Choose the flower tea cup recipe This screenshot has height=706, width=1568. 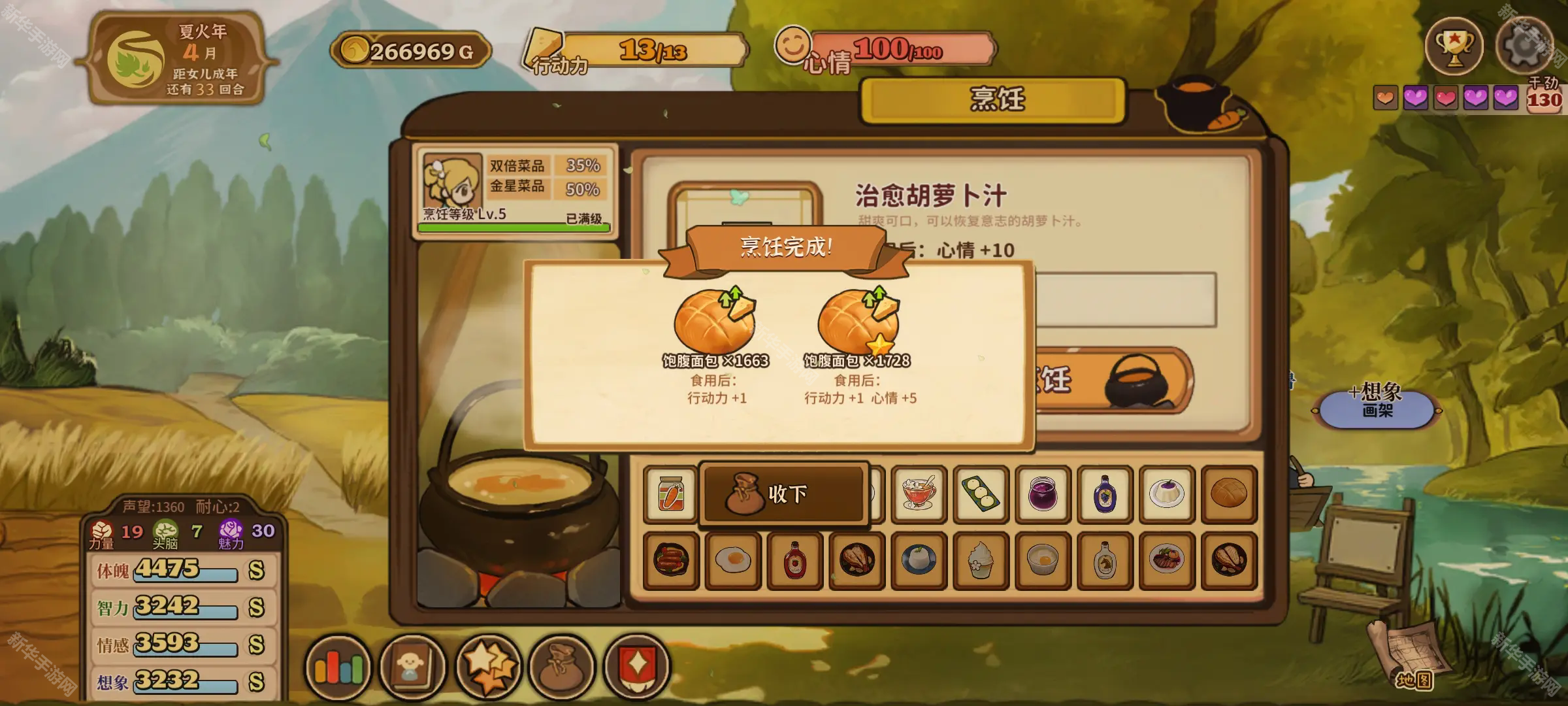(x=919, y=495)
